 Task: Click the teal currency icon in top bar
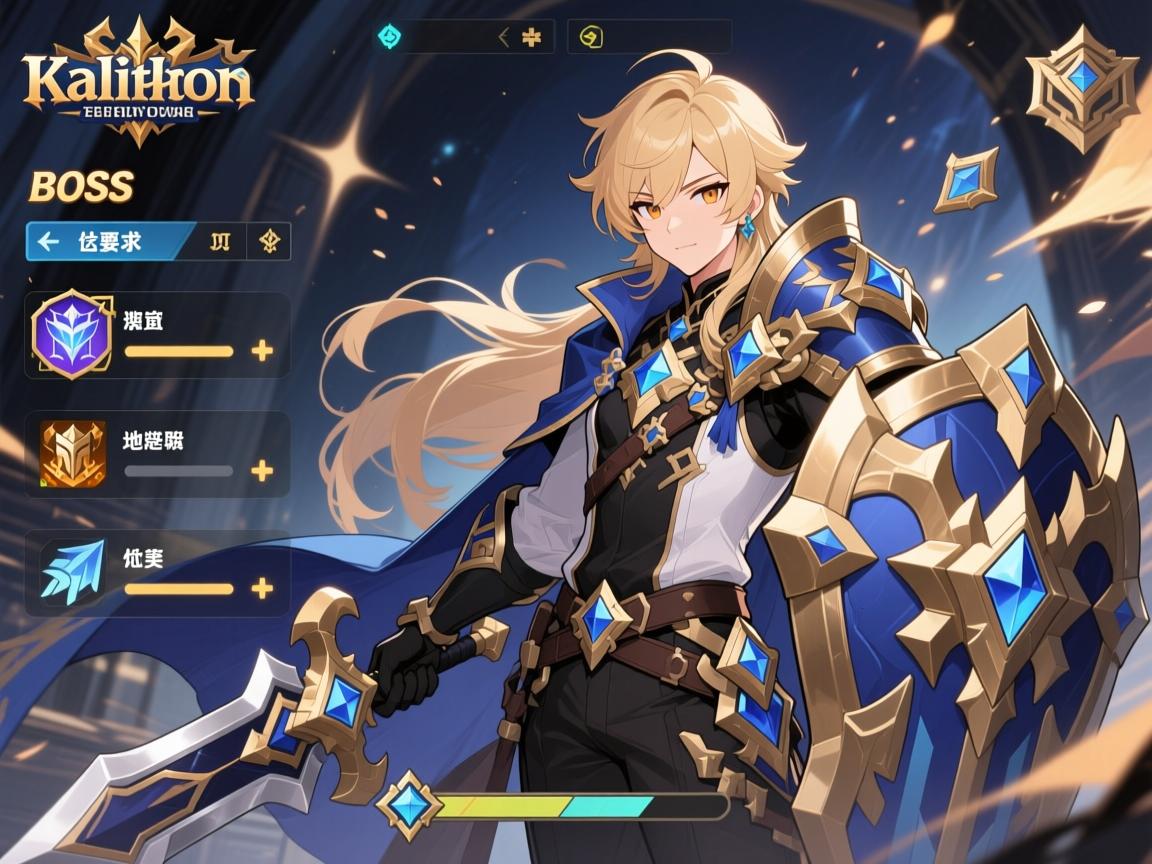click(390, 38)
